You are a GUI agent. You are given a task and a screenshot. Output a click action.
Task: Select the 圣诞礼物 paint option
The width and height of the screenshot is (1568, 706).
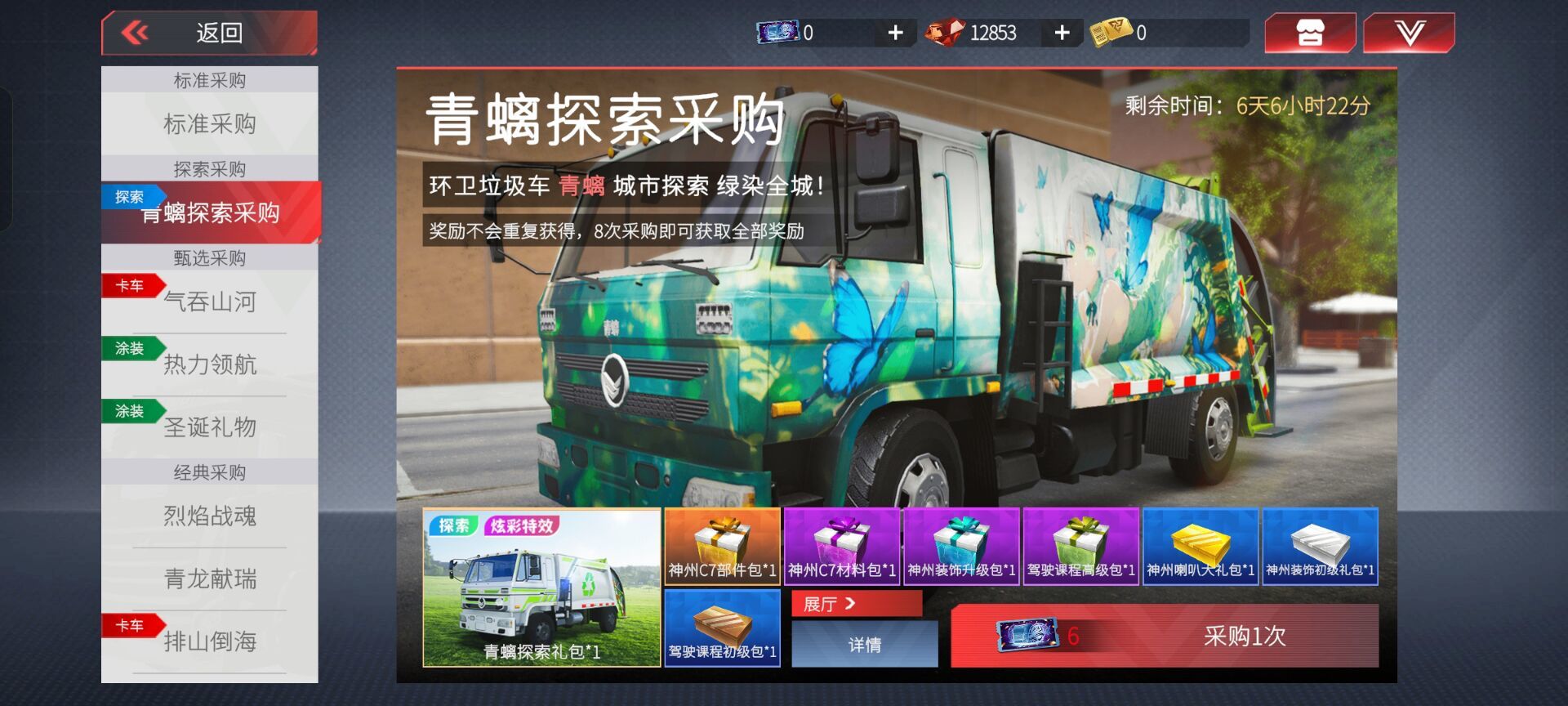point(209,427)
